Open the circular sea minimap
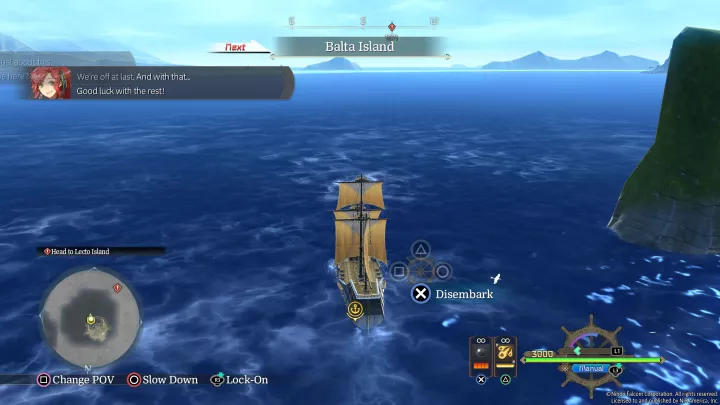The image size is (720, 405). coord(90,317)
